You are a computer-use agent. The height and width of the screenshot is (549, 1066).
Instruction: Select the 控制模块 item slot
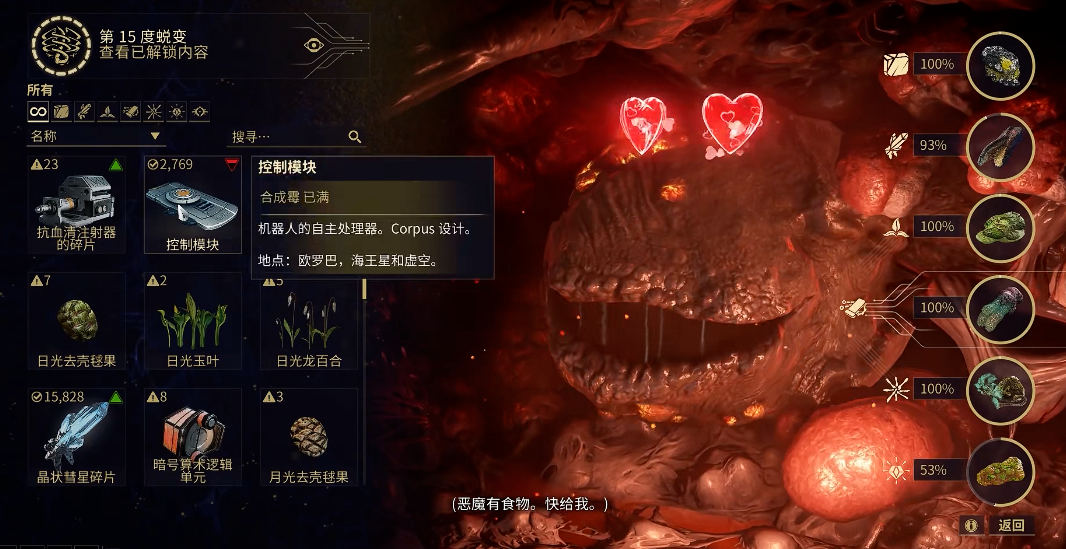click(x=193, y=205)
